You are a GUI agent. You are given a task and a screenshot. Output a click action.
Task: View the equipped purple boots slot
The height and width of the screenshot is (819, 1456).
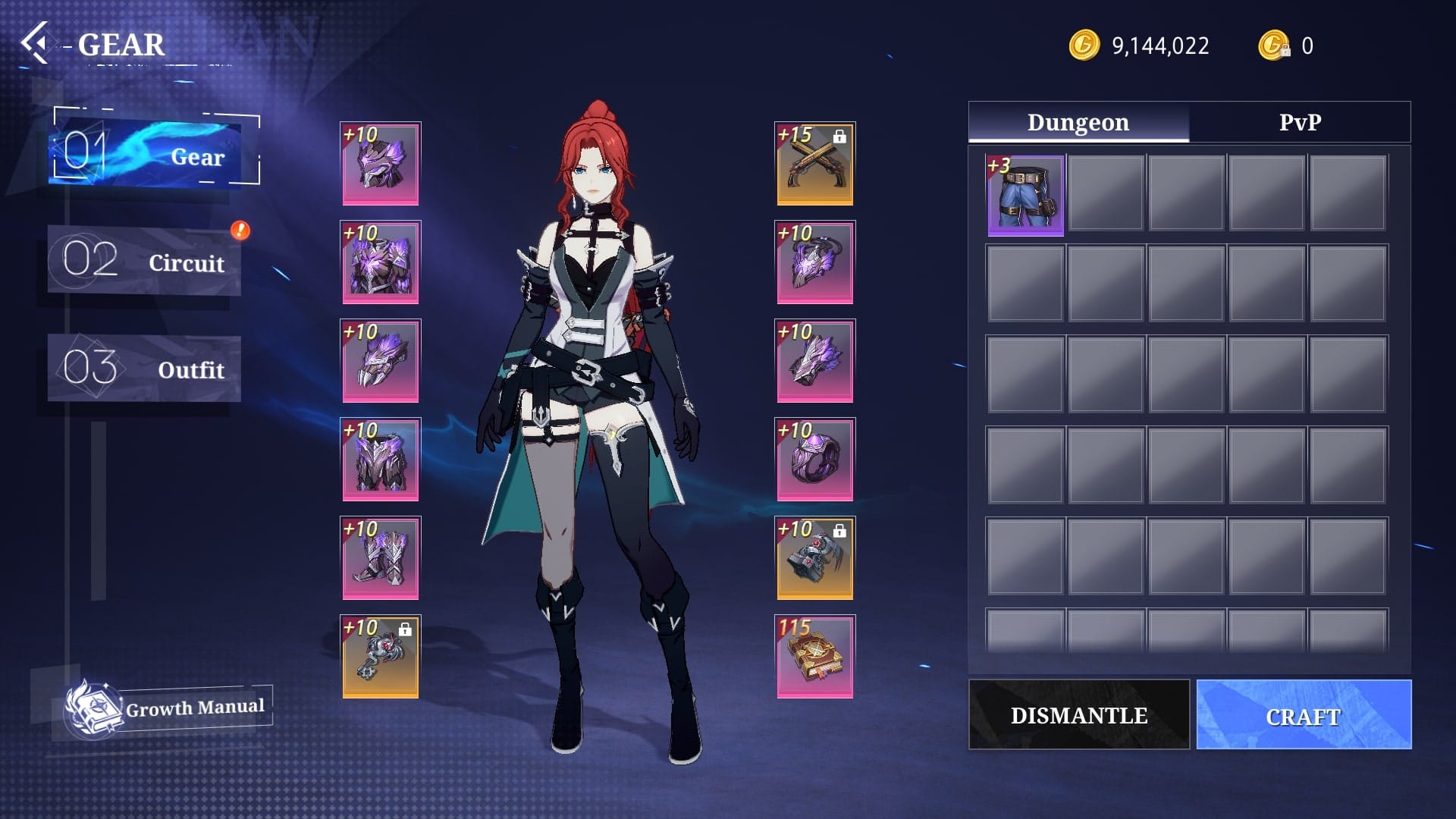380,558
